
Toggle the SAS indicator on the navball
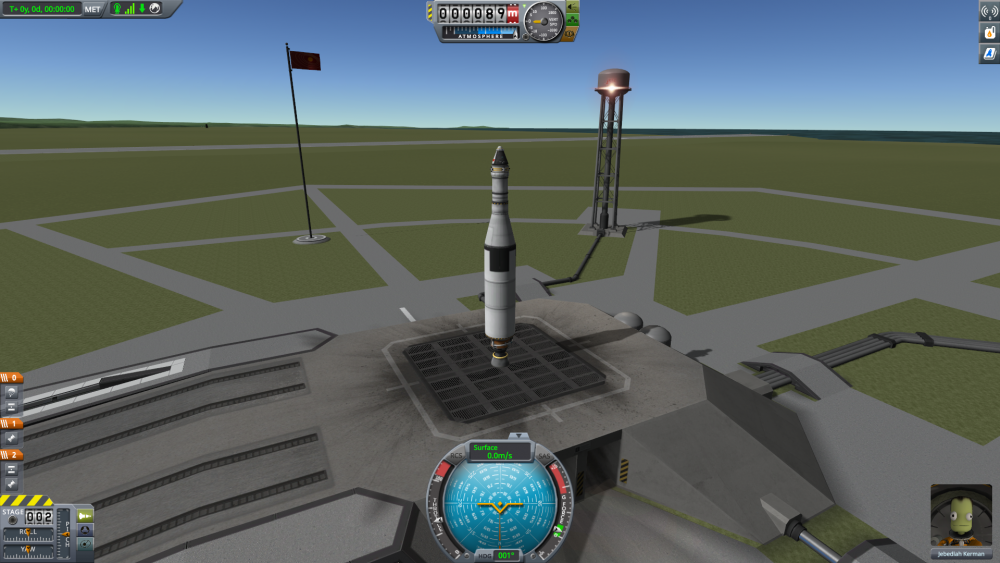[x=546, y=456]
